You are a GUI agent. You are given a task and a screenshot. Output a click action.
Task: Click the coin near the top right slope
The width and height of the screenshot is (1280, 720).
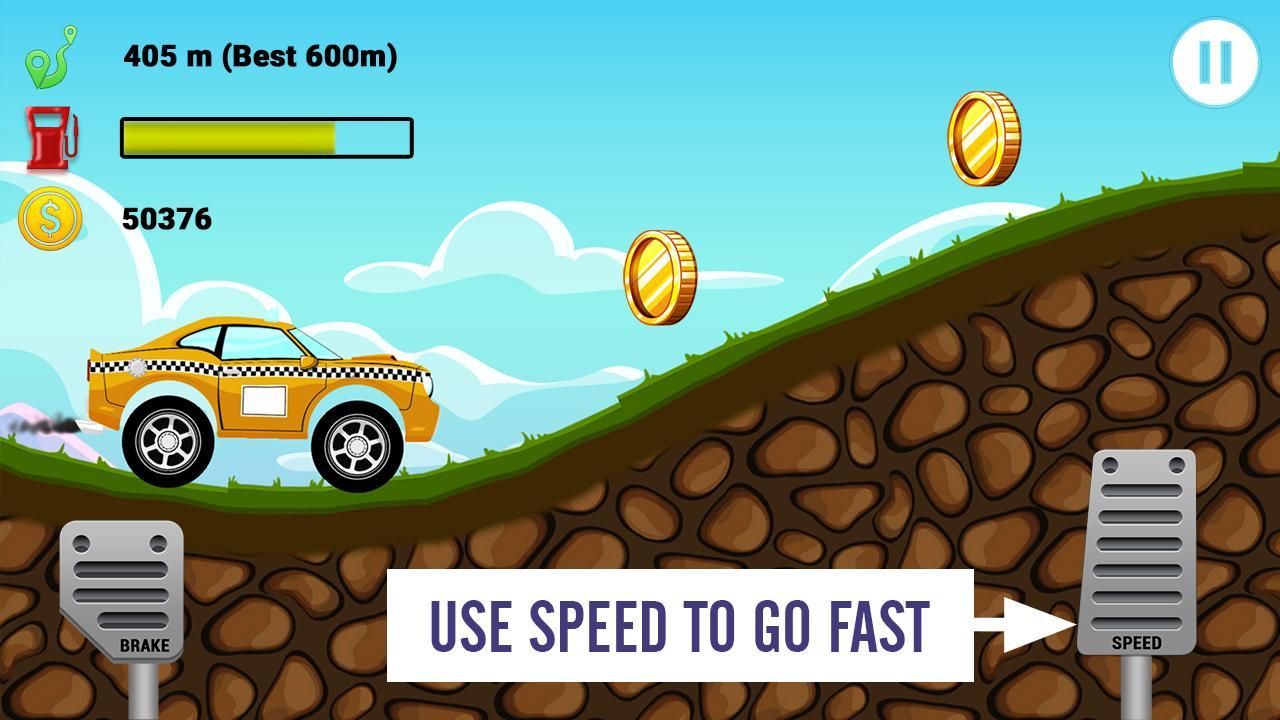[983, 136]
